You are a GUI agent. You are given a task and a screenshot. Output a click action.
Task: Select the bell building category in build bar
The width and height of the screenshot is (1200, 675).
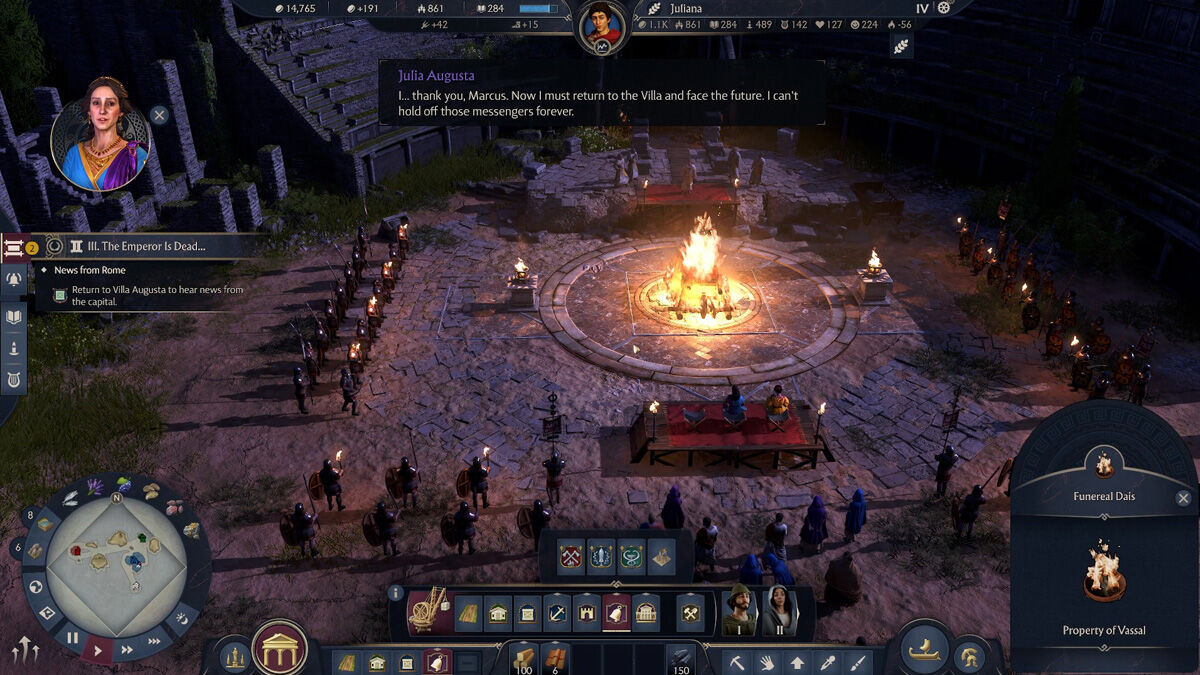click(x=617, y=612)
